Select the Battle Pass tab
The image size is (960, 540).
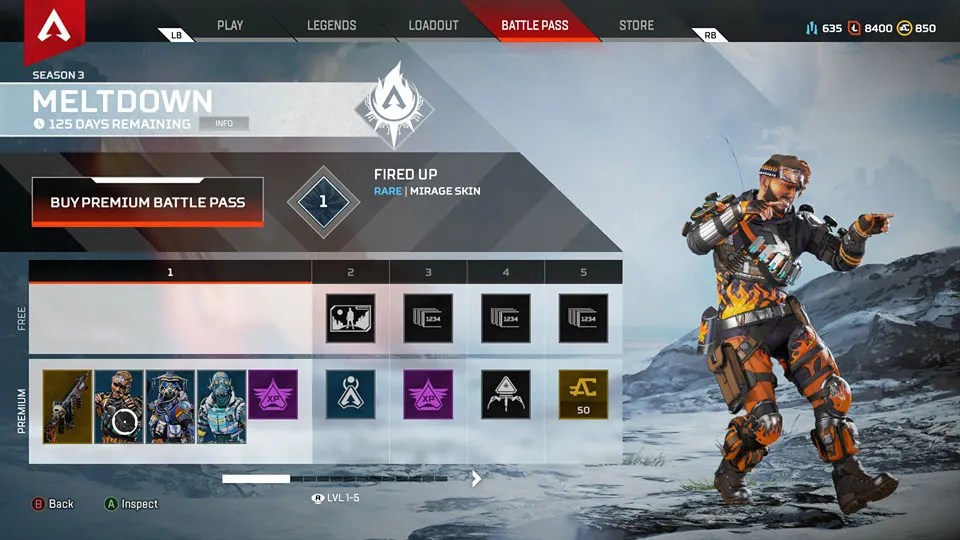tap(535, 25)
